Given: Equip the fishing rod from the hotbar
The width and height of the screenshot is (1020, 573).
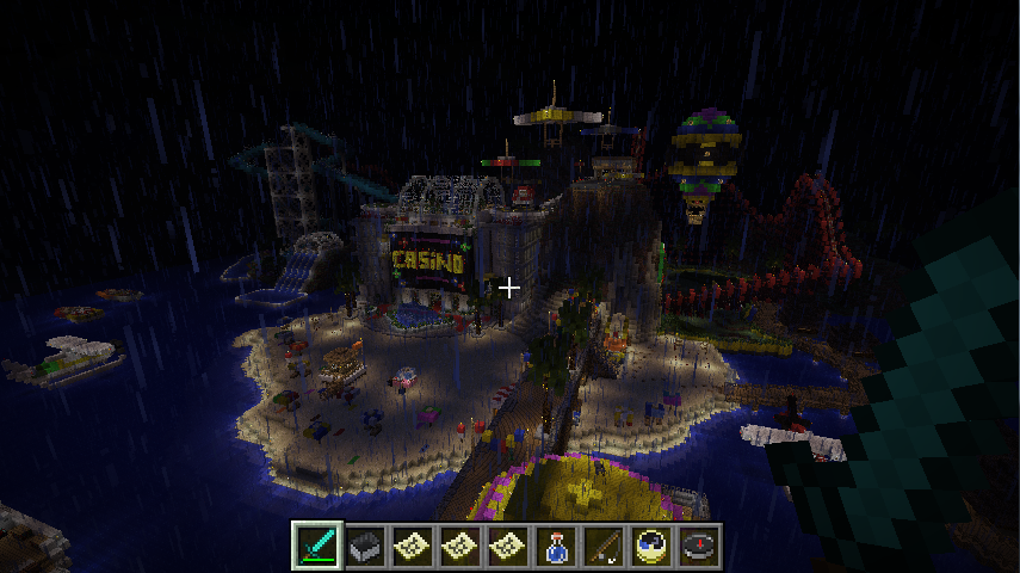Looking at the screenshot, I should coord(605,546).
